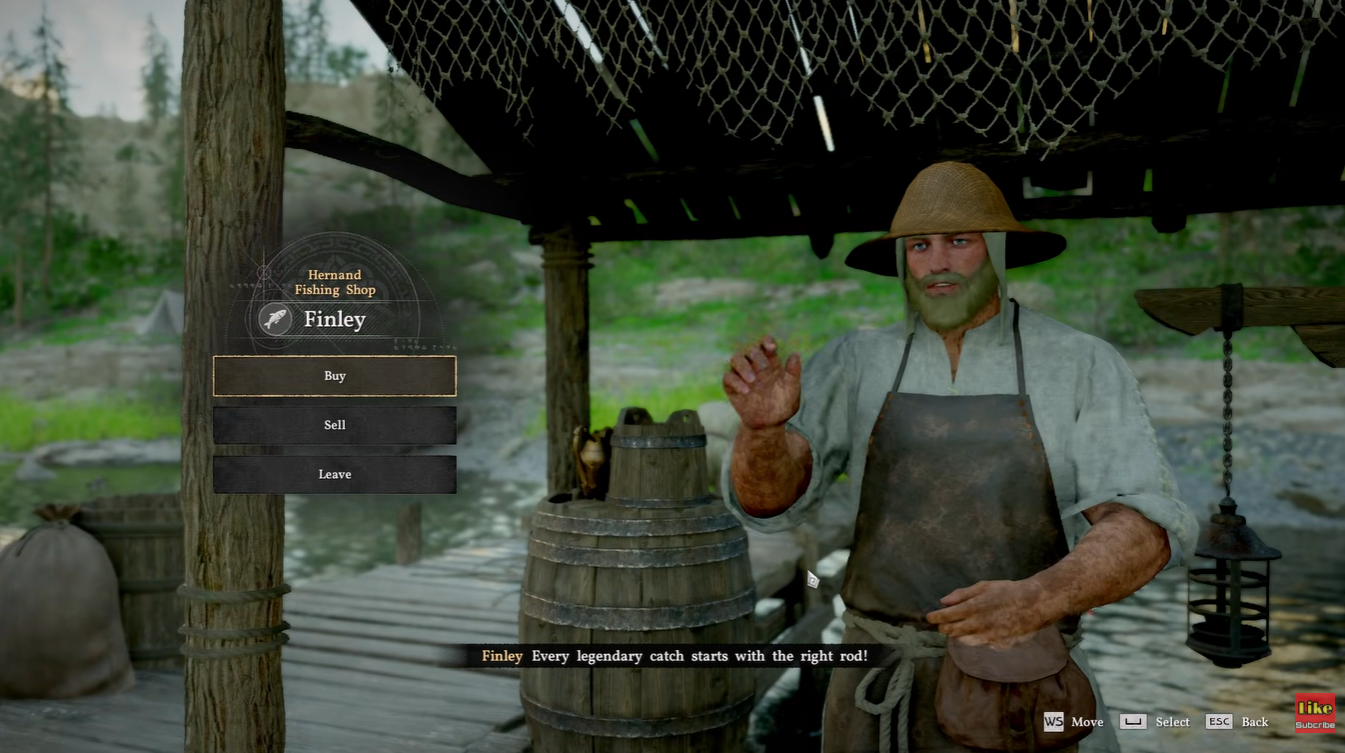Open the Buy menu in Finley's shop
The image size is (1345, 753).
(334, 376)
